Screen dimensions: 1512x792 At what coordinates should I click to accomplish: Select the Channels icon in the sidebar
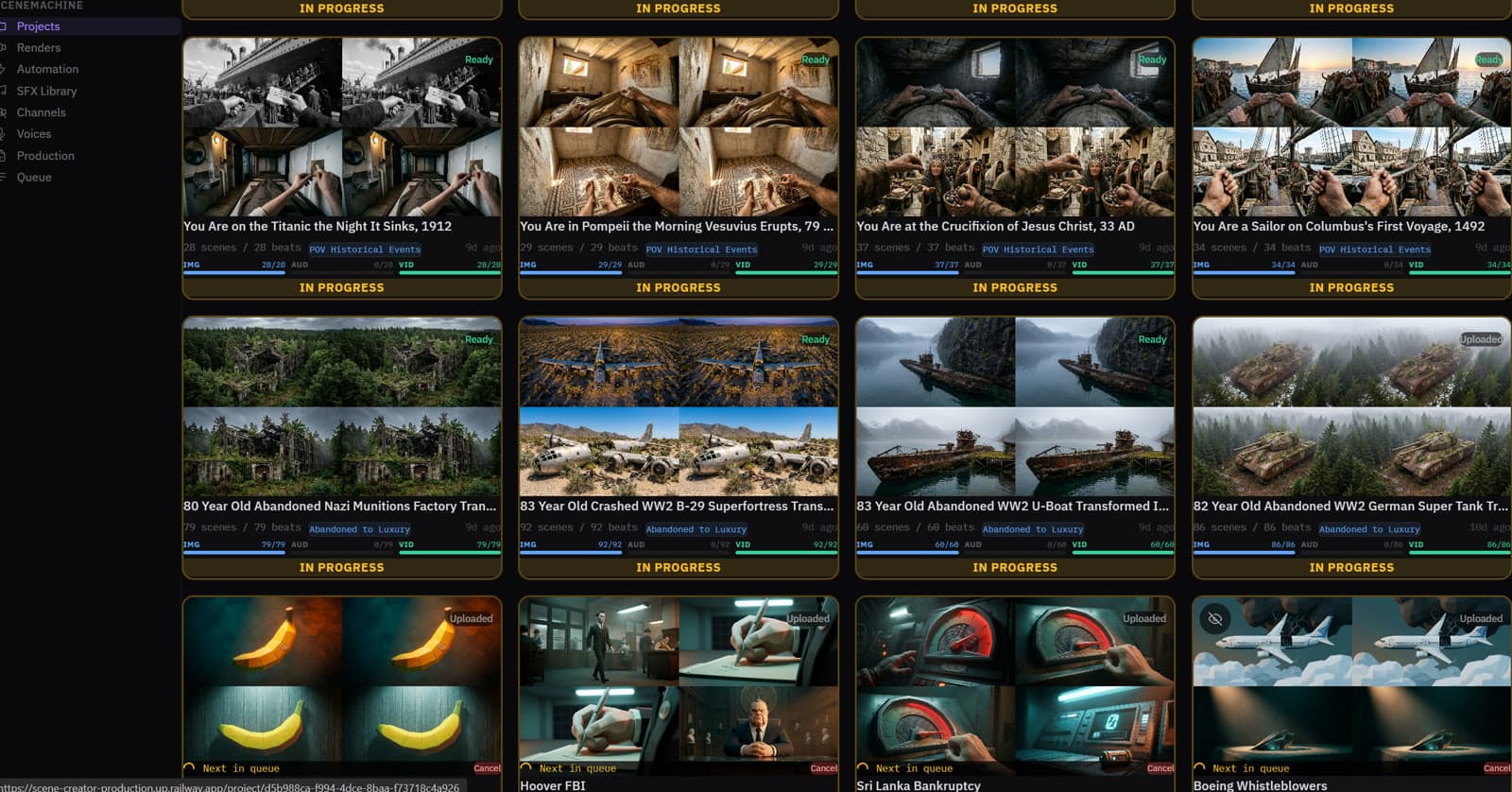8,112
